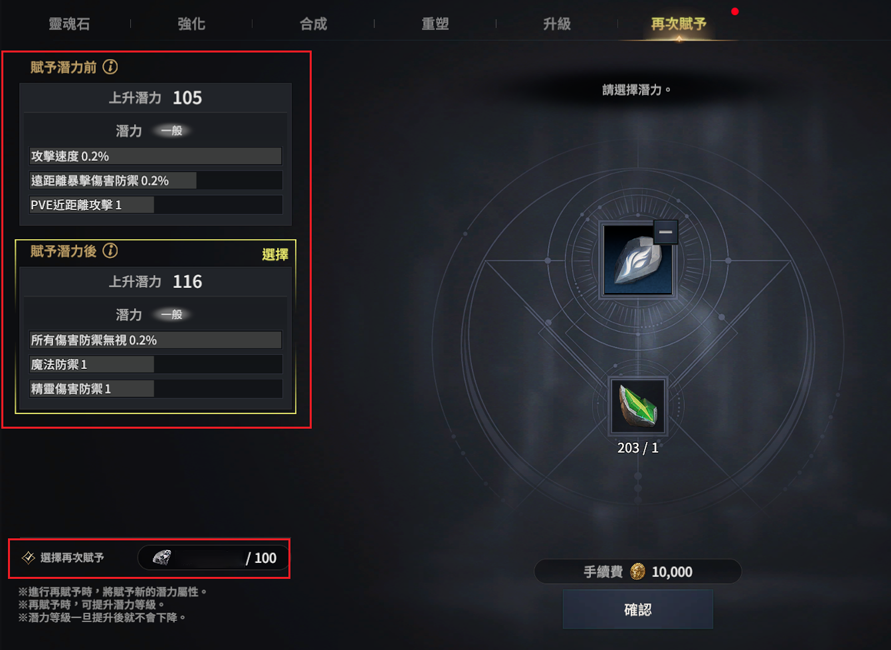This screenshot has width=891, height=650.
Task: Click the green crystal material slot
Action: [x=638, y=406]
